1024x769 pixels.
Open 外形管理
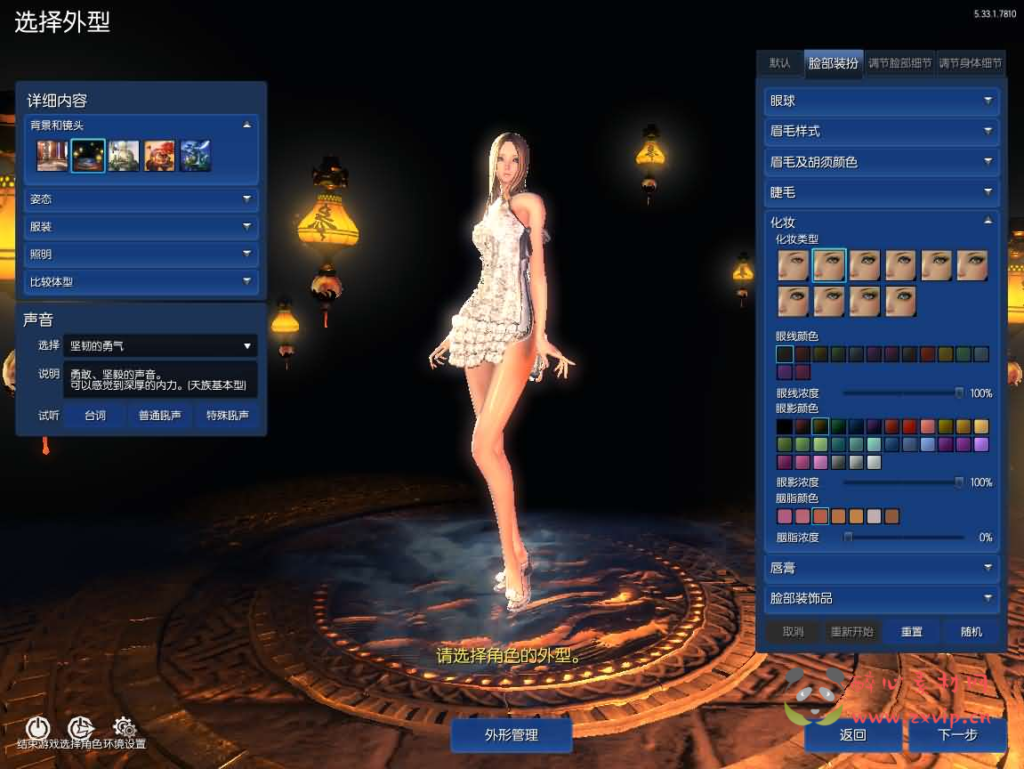tap(511, 735)
